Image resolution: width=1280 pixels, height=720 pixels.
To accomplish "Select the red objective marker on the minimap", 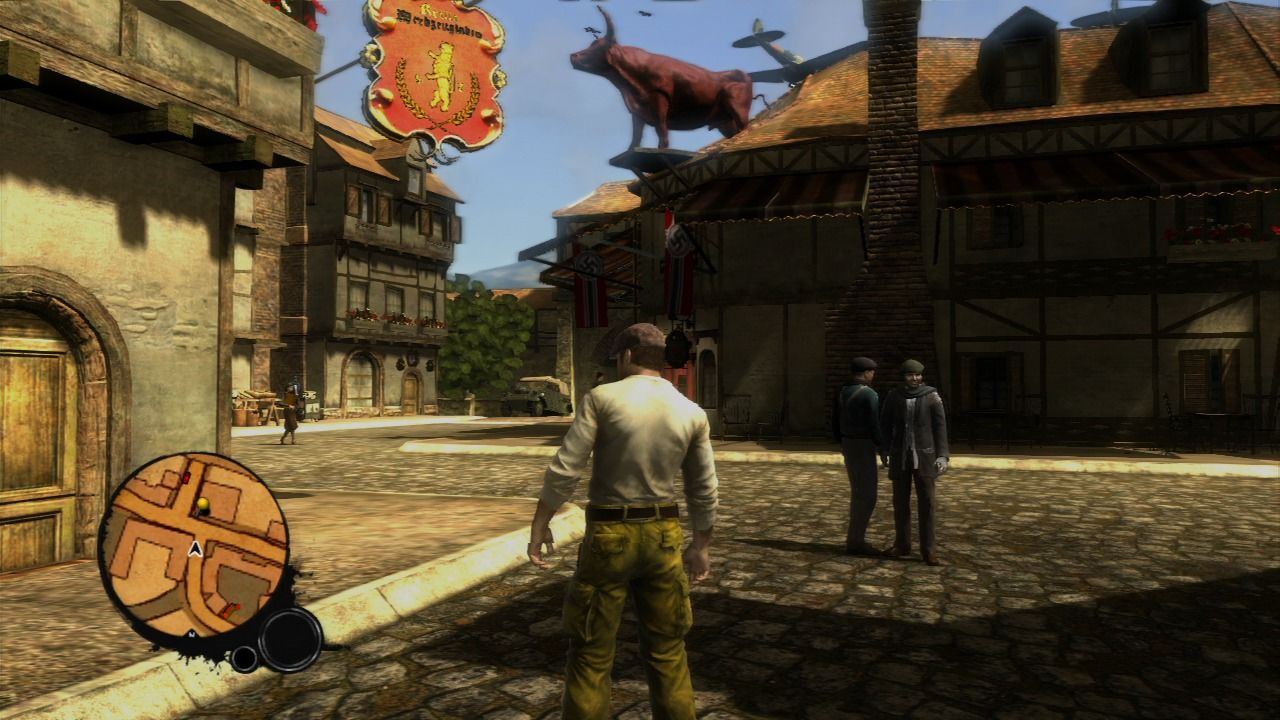I will point(235,607).
